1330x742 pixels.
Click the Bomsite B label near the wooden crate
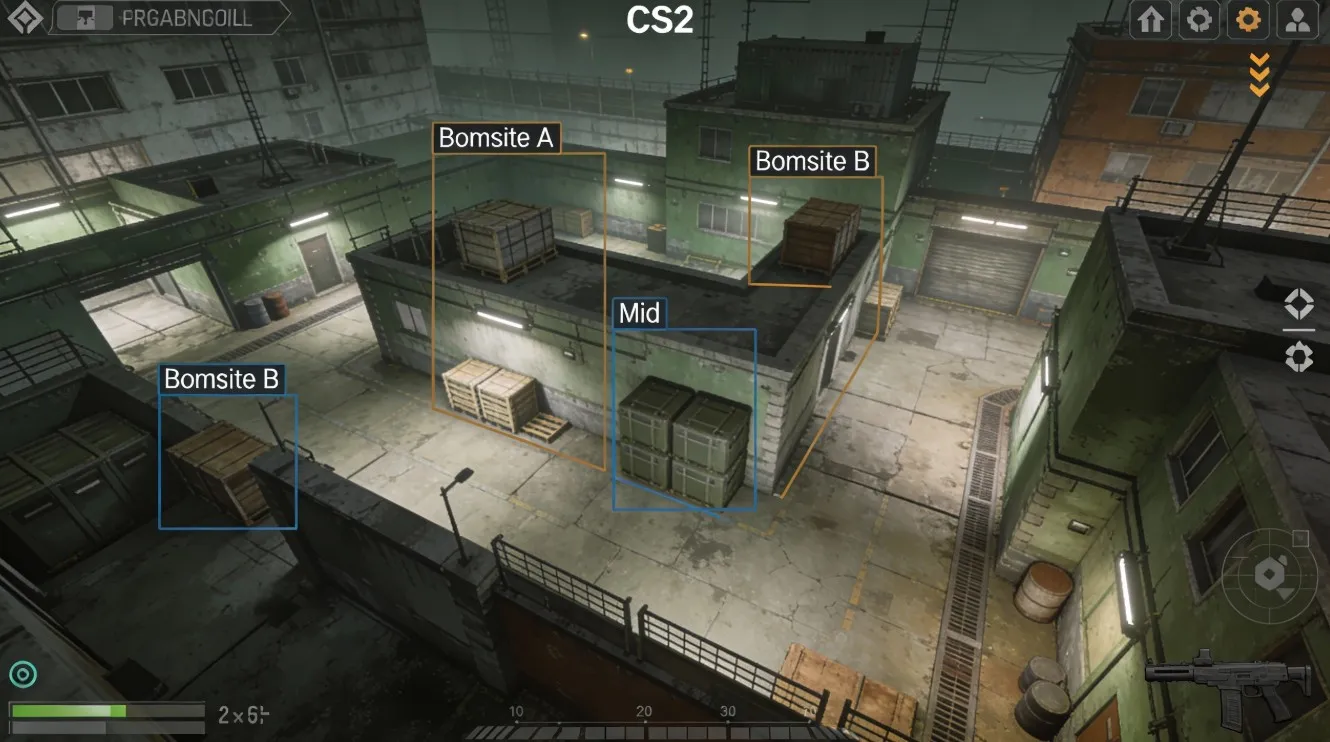click(x=812, y=160)
